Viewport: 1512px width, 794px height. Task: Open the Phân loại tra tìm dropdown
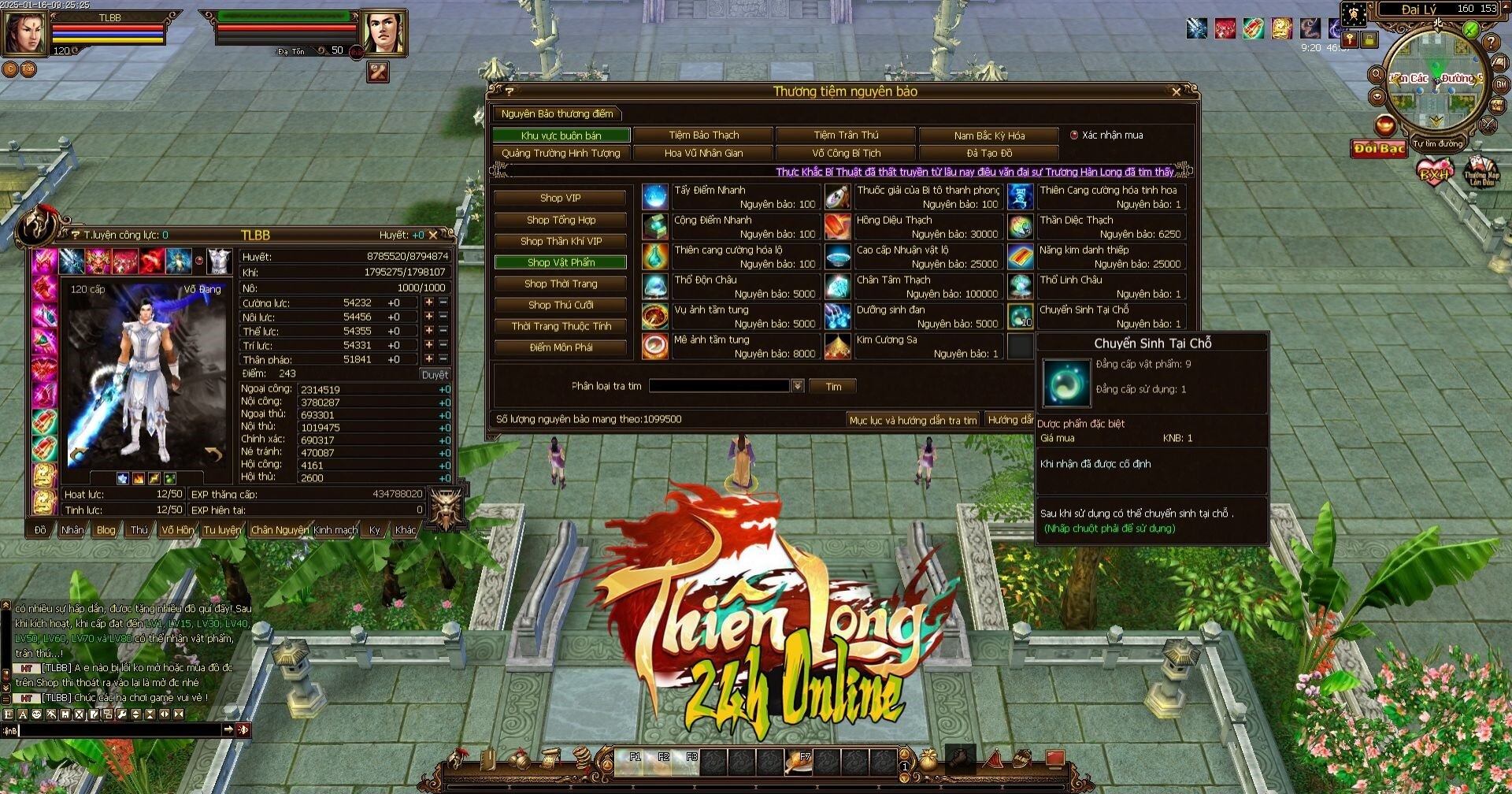[x=798, y=386]
